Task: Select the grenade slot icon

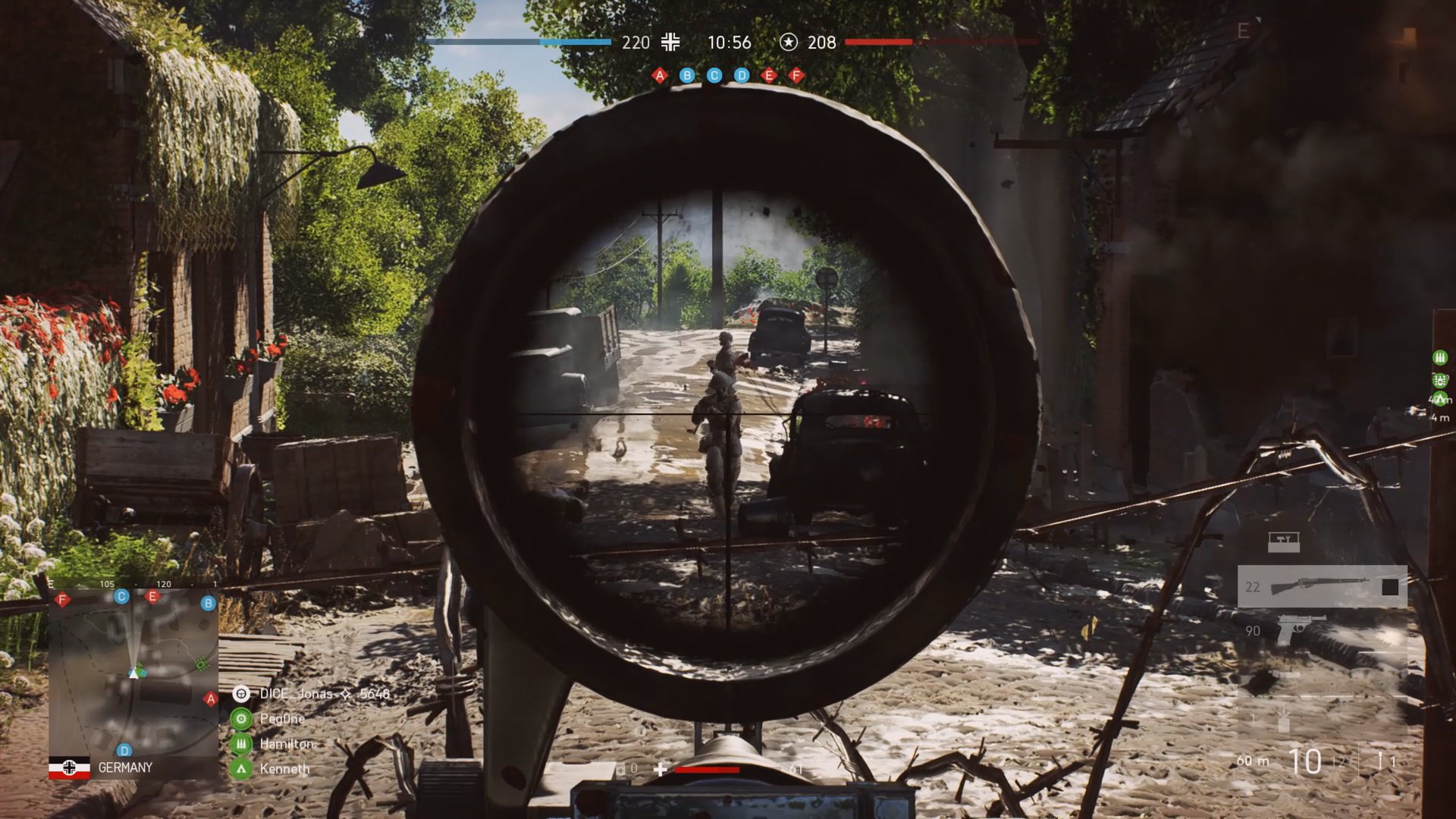Action: (1283, 719)
